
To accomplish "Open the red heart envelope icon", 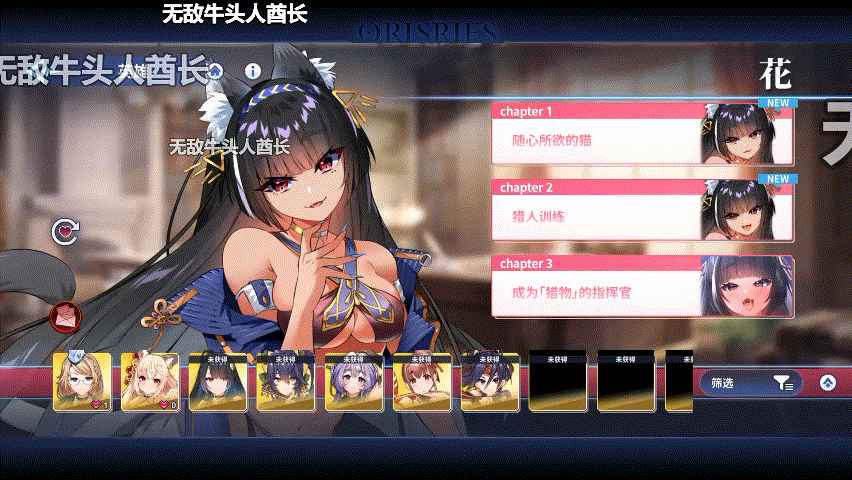I will pos(64,318).
